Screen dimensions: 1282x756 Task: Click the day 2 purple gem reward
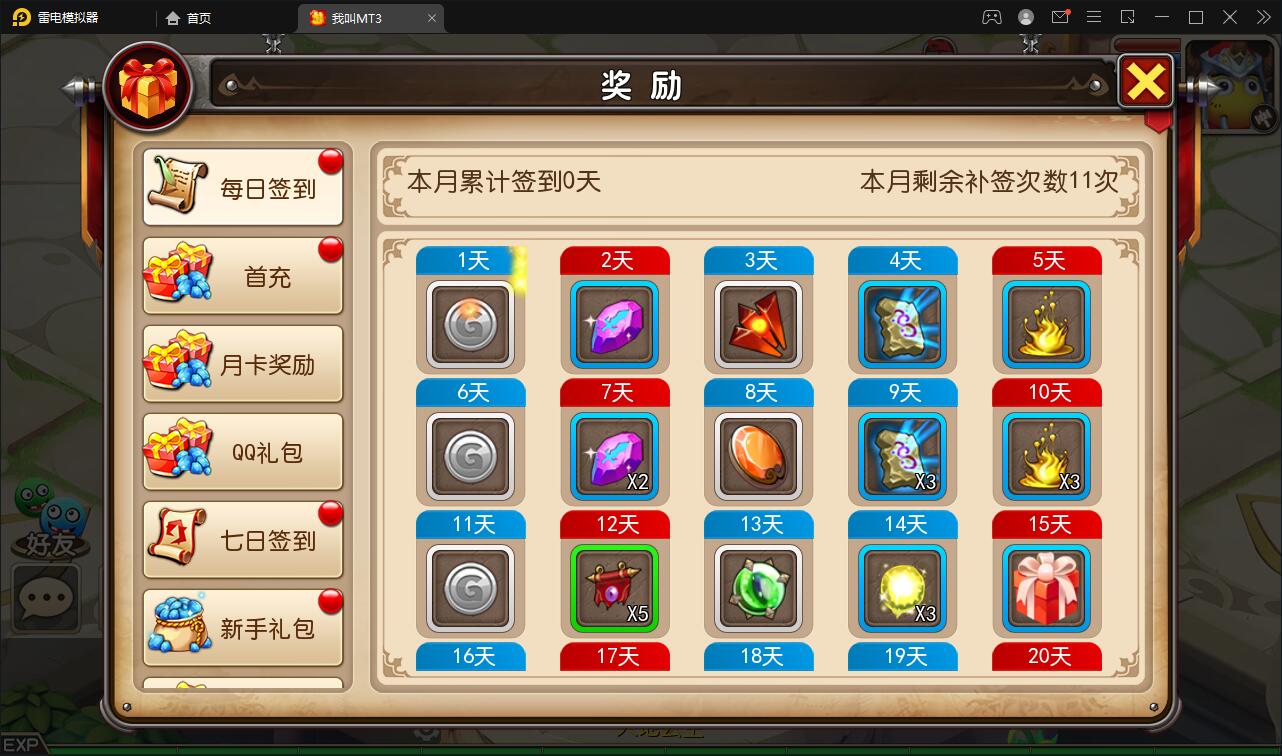pyautogui.click(x=614, y=323)
